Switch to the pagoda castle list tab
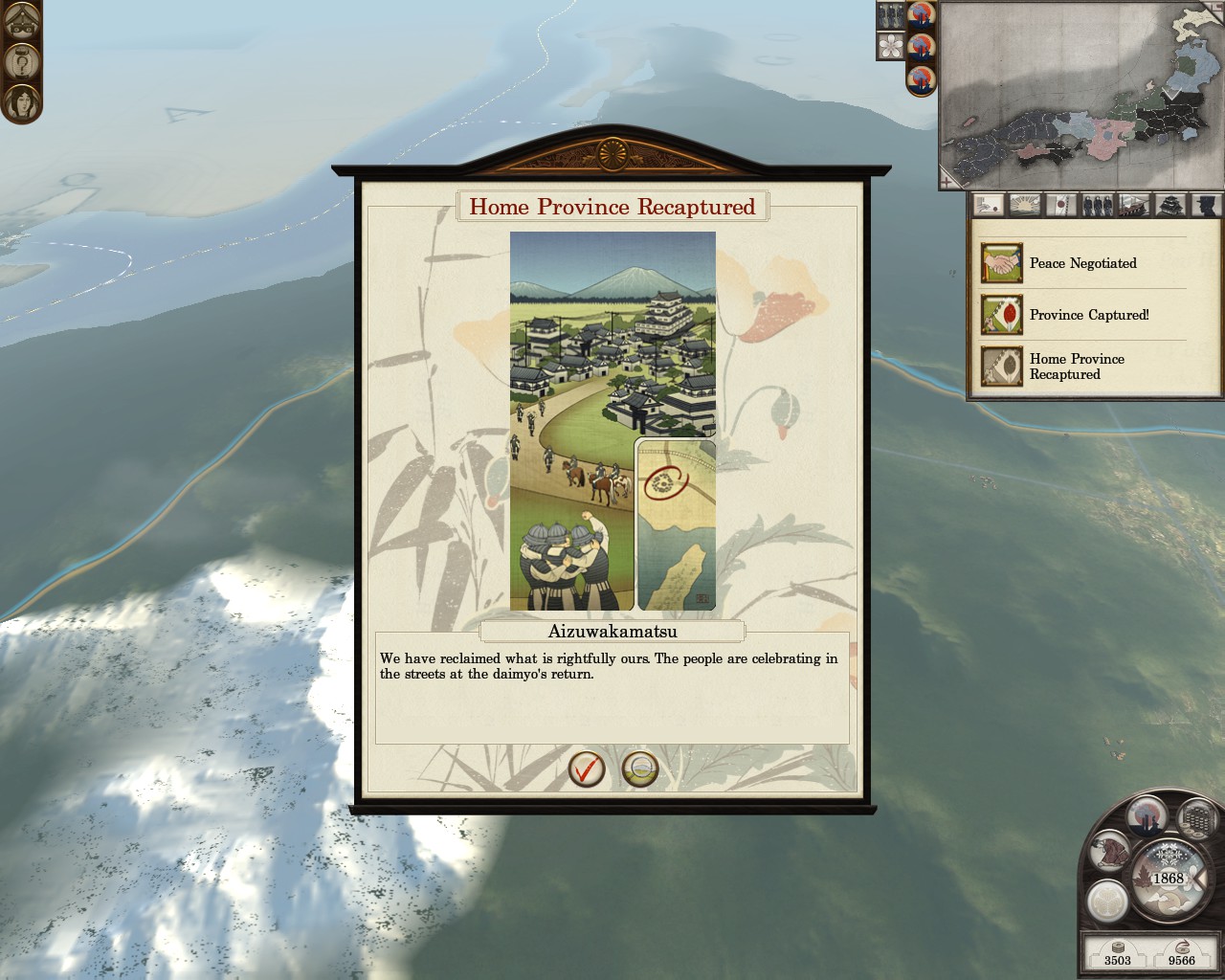 point(1170,205)
